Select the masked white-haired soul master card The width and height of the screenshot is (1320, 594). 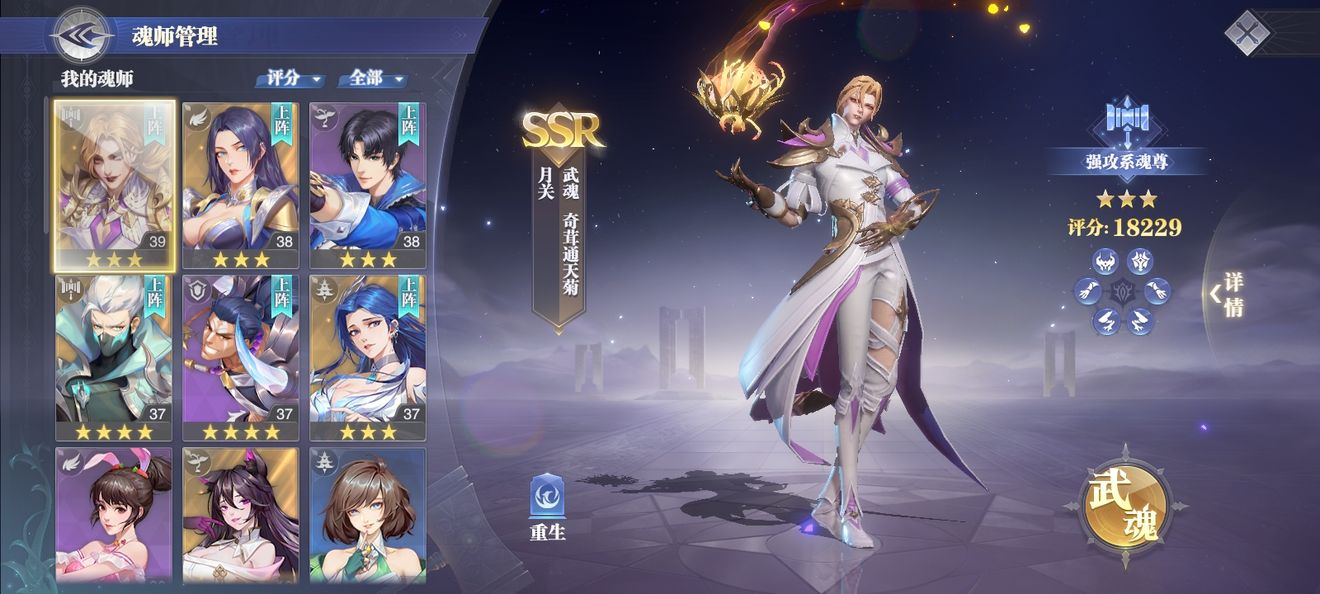(x=114, y=357)
